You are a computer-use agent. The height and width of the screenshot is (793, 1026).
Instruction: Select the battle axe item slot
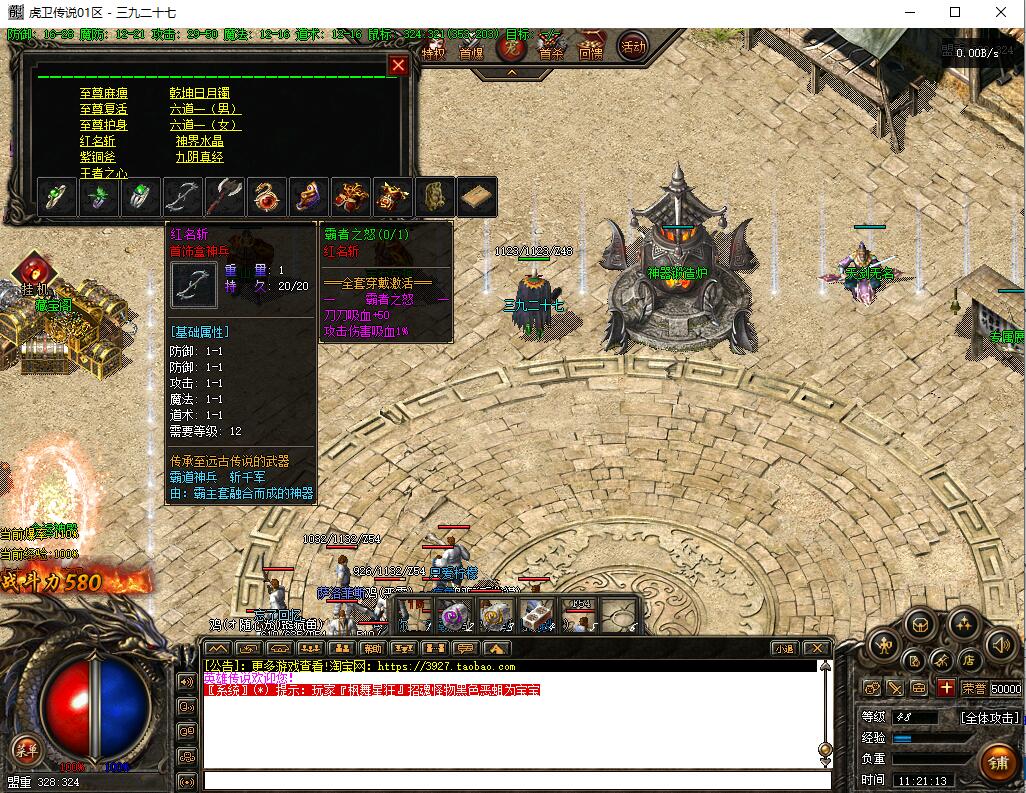(226, 197)
